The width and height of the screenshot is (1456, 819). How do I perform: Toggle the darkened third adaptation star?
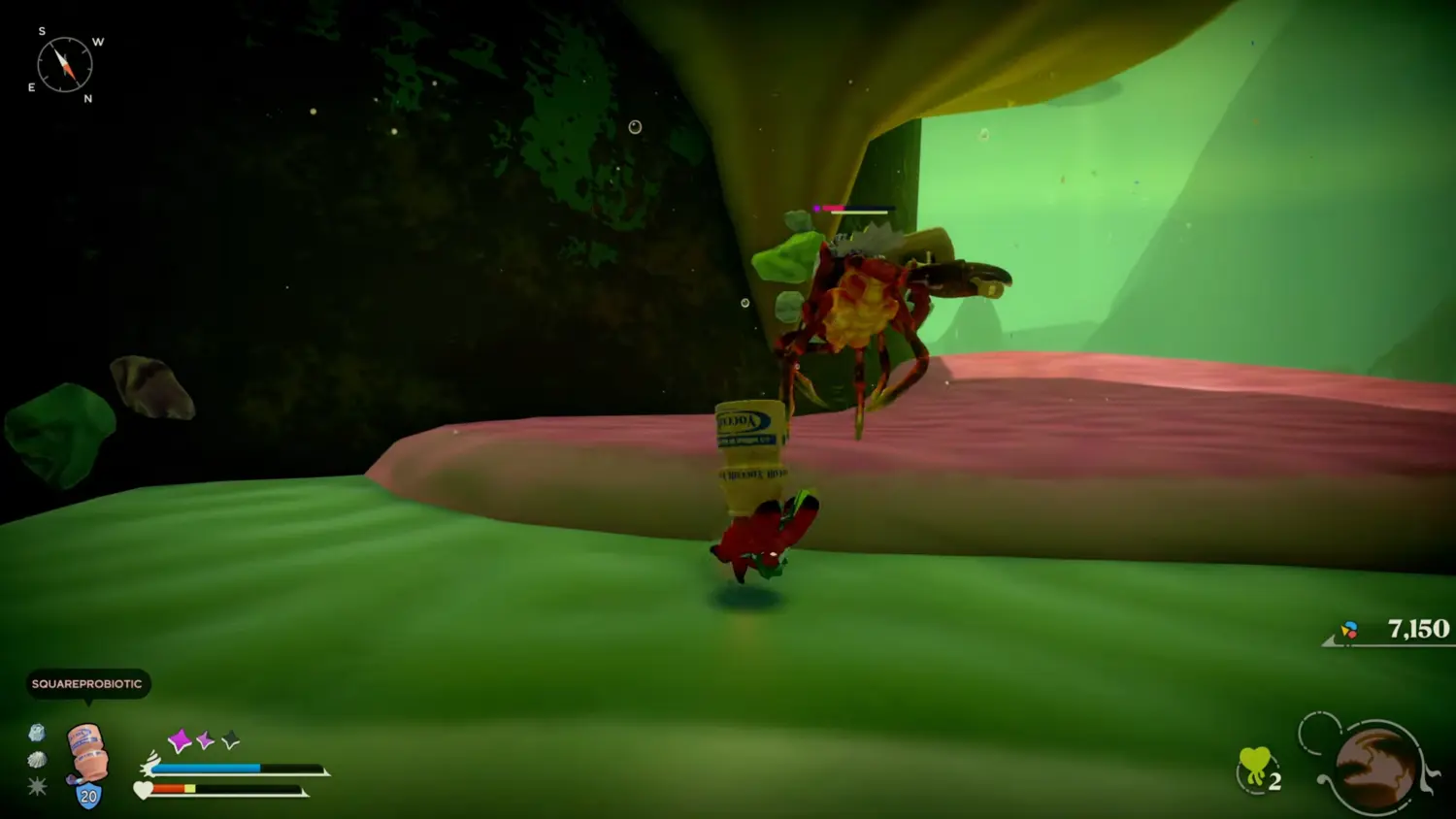tap(230, 738)
